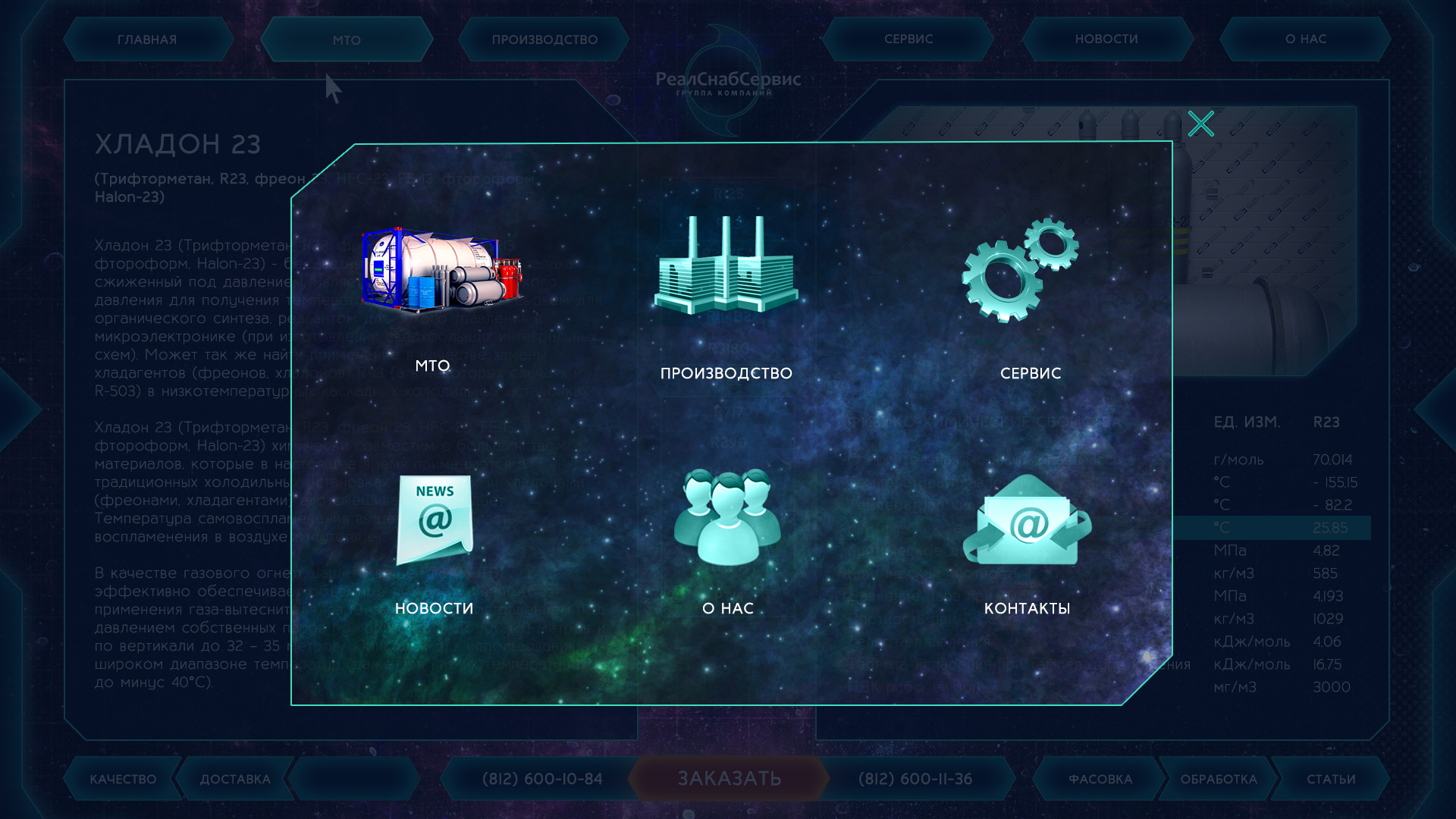This screenshot has width=1456, height=819.
Task: Select СЕРВИС top navigation tab
Action: click(908, 39)
